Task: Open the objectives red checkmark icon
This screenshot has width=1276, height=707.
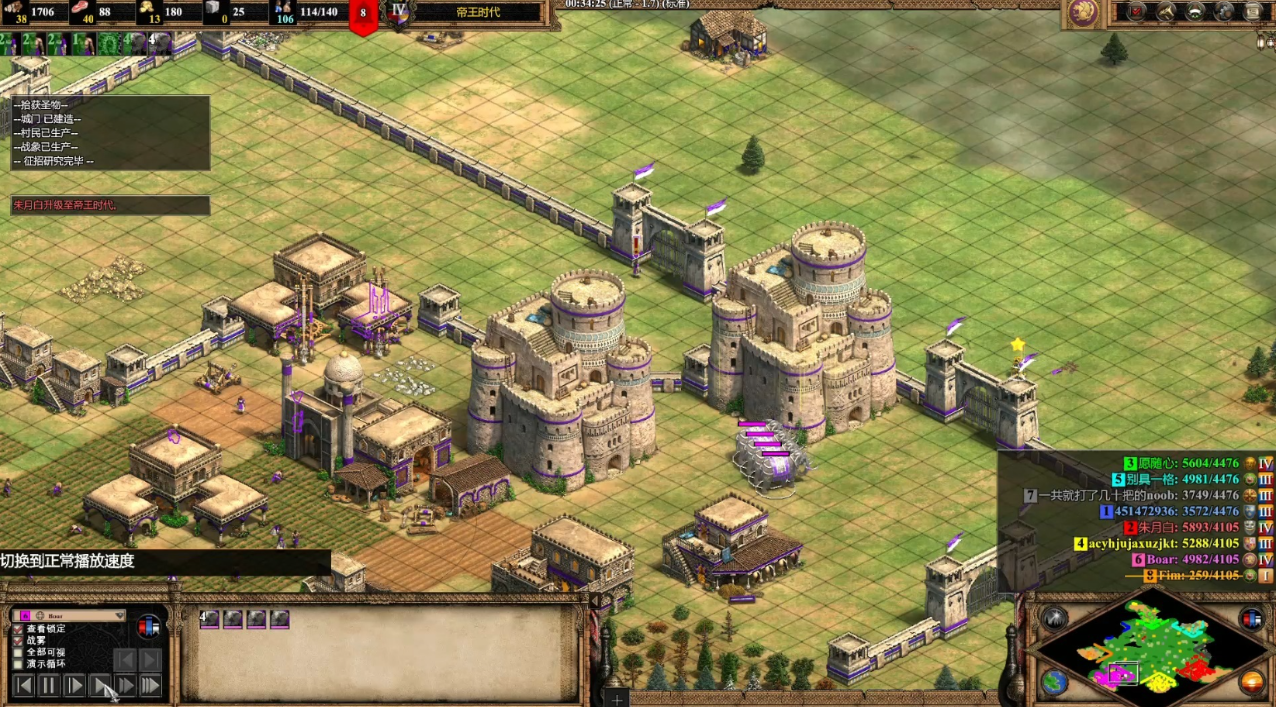Action: pos(1137,12)
